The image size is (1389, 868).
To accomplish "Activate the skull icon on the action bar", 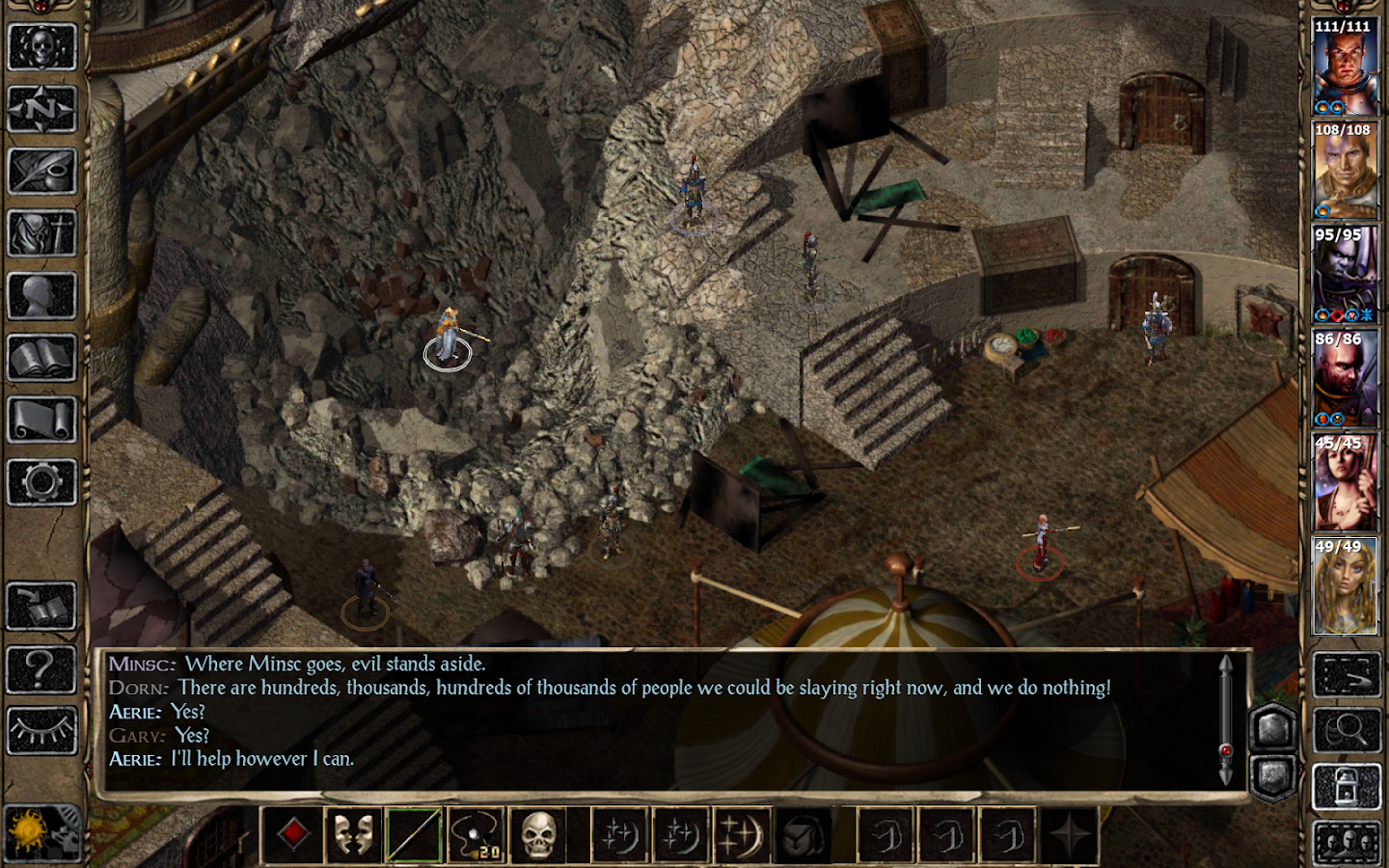I will click(x=538, y=834).
